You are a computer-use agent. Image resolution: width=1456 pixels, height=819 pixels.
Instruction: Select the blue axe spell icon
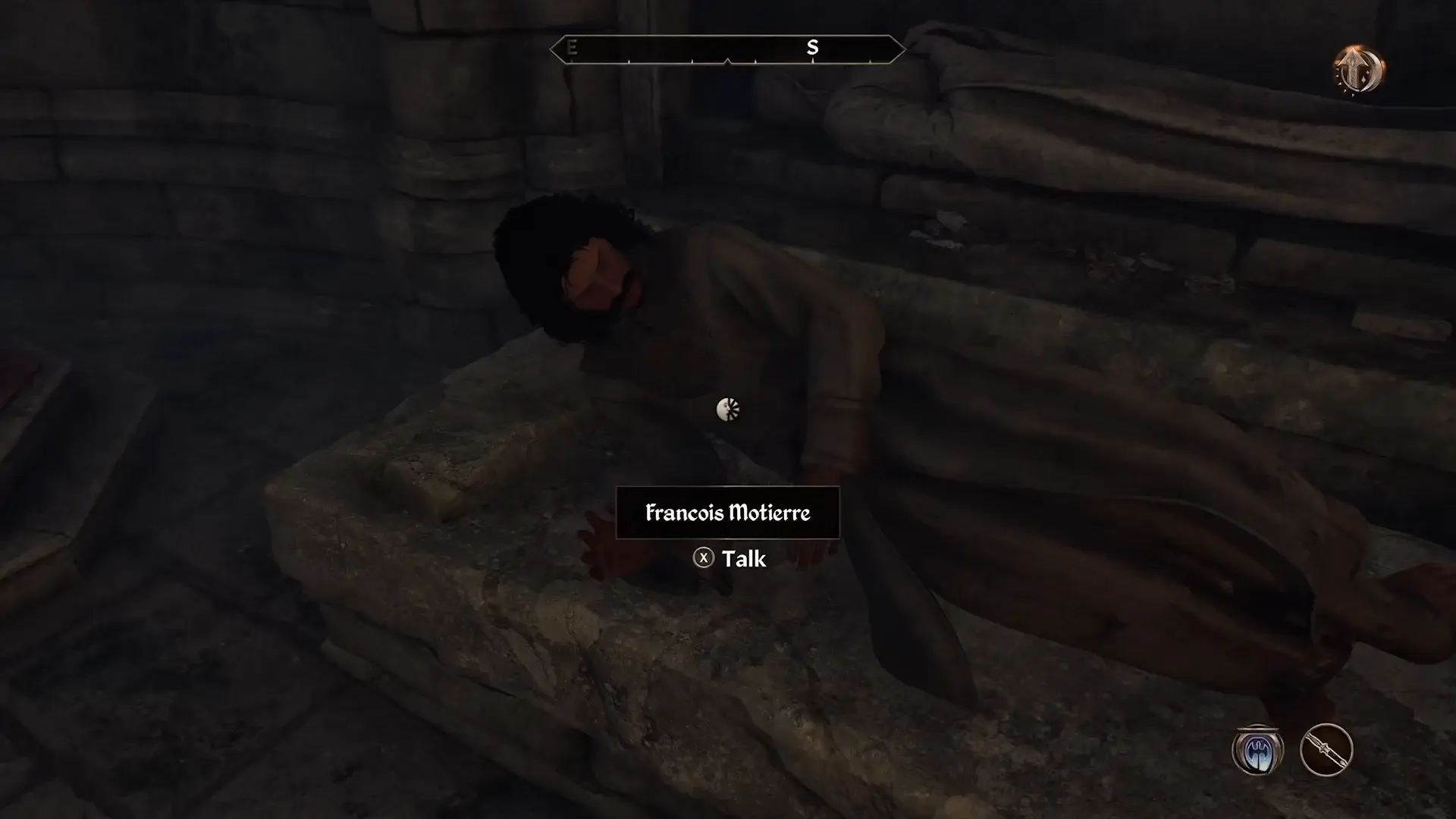[x=1257, y=750]
